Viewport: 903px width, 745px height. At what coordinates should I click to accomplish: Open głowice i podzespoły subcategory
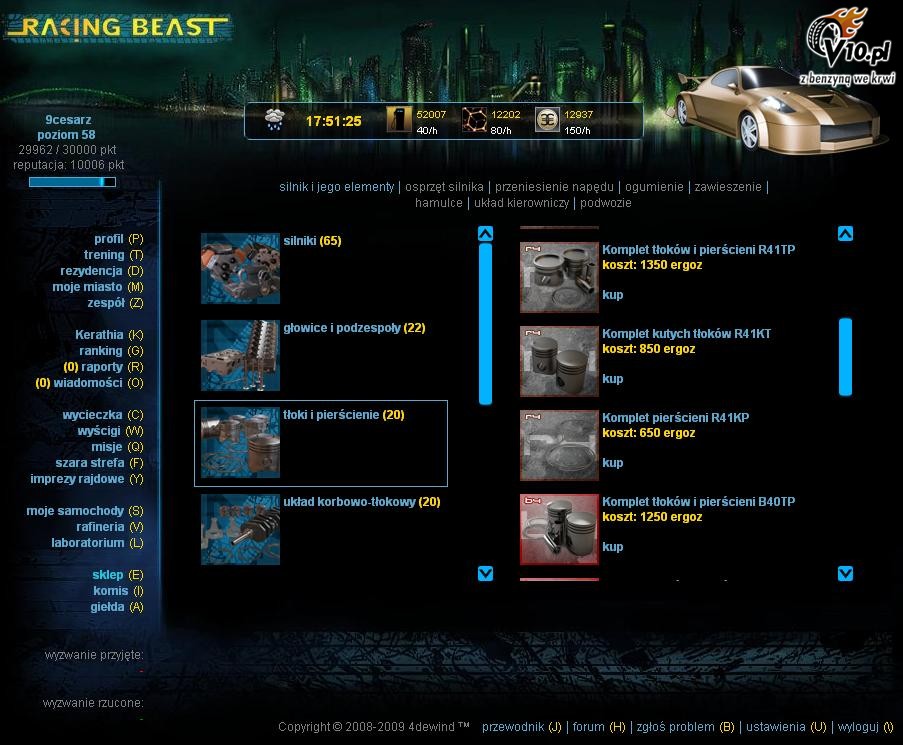[x=342, y=328]
